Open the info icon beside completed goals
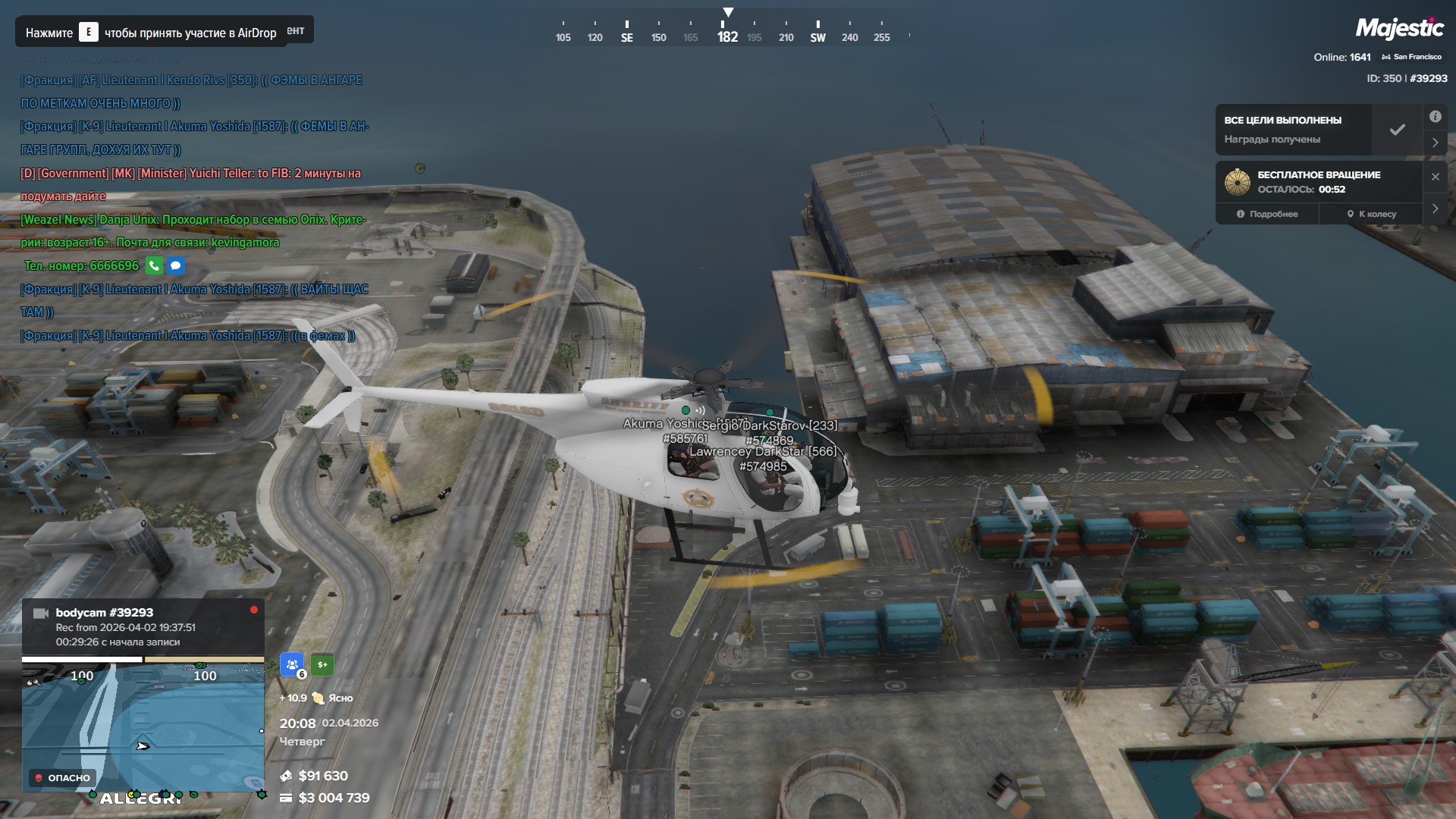The image size is (1456, 819). pyautogui.click(x=1435, y=117)
